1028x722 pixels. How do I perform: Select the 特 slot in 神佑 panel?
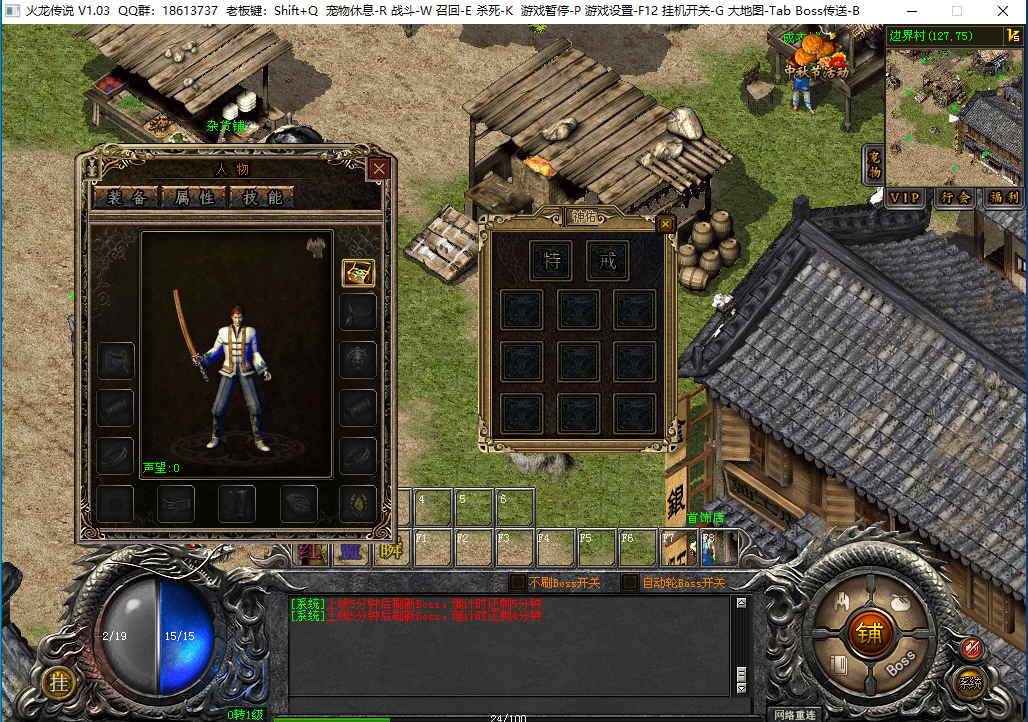tap(551, 260)
